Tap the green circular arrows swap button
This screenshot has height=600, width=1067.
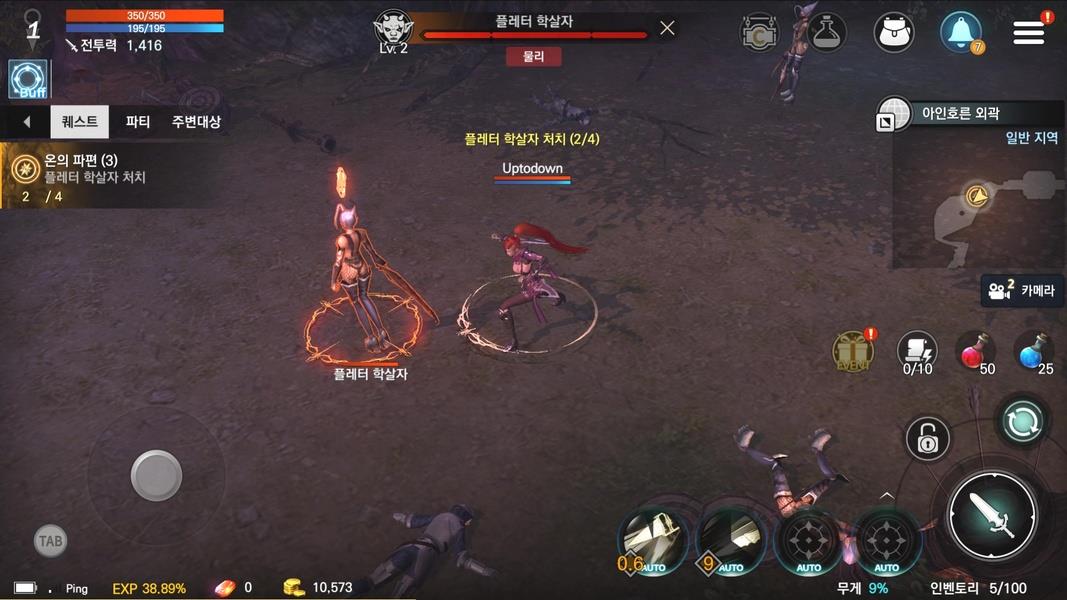(x=1022, y=422)
